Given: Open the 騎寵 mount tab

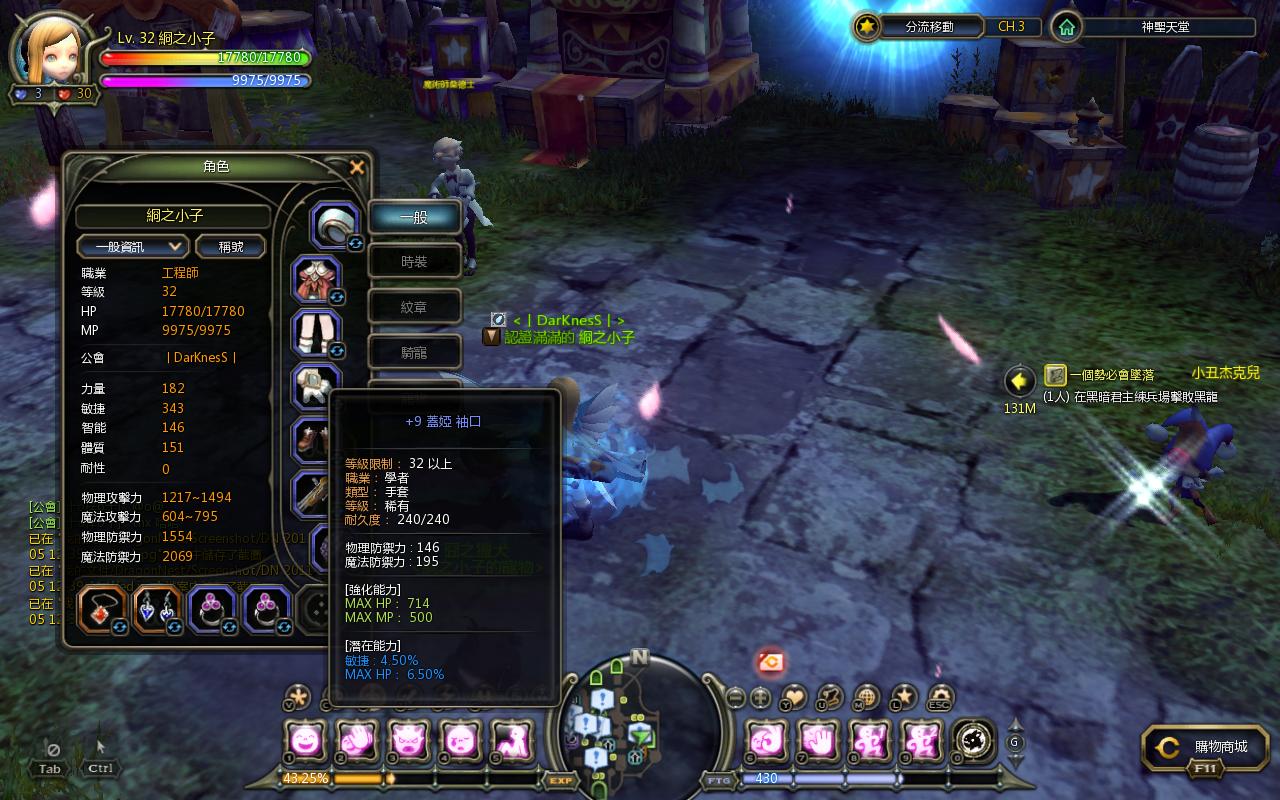Looking at the screenshot, I should pyautogui.click(x=415, y=352).
